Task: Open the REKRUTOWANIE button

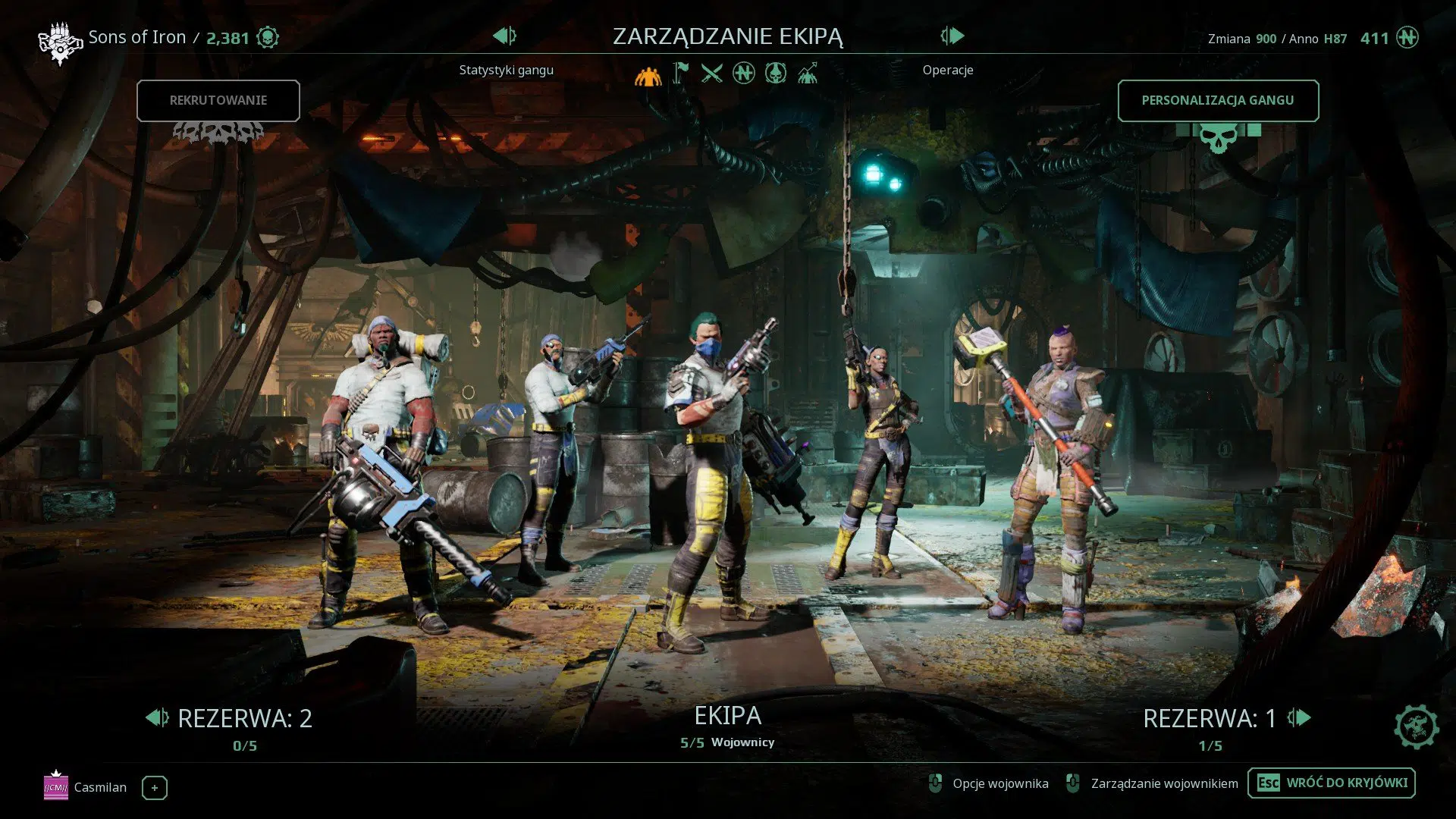Action: (x=218, y=100)
